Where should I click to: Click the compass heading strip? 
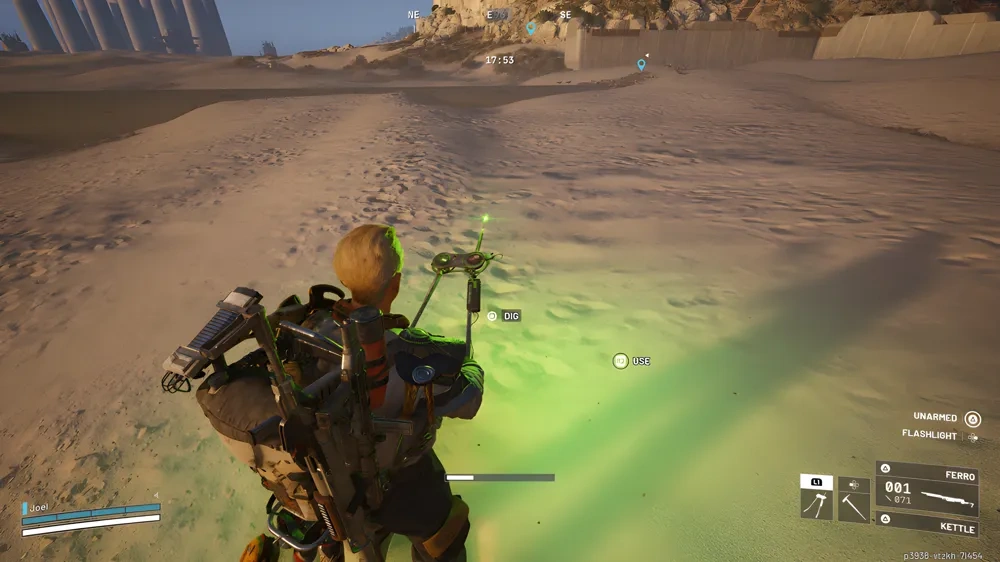(x=490, y=15)
